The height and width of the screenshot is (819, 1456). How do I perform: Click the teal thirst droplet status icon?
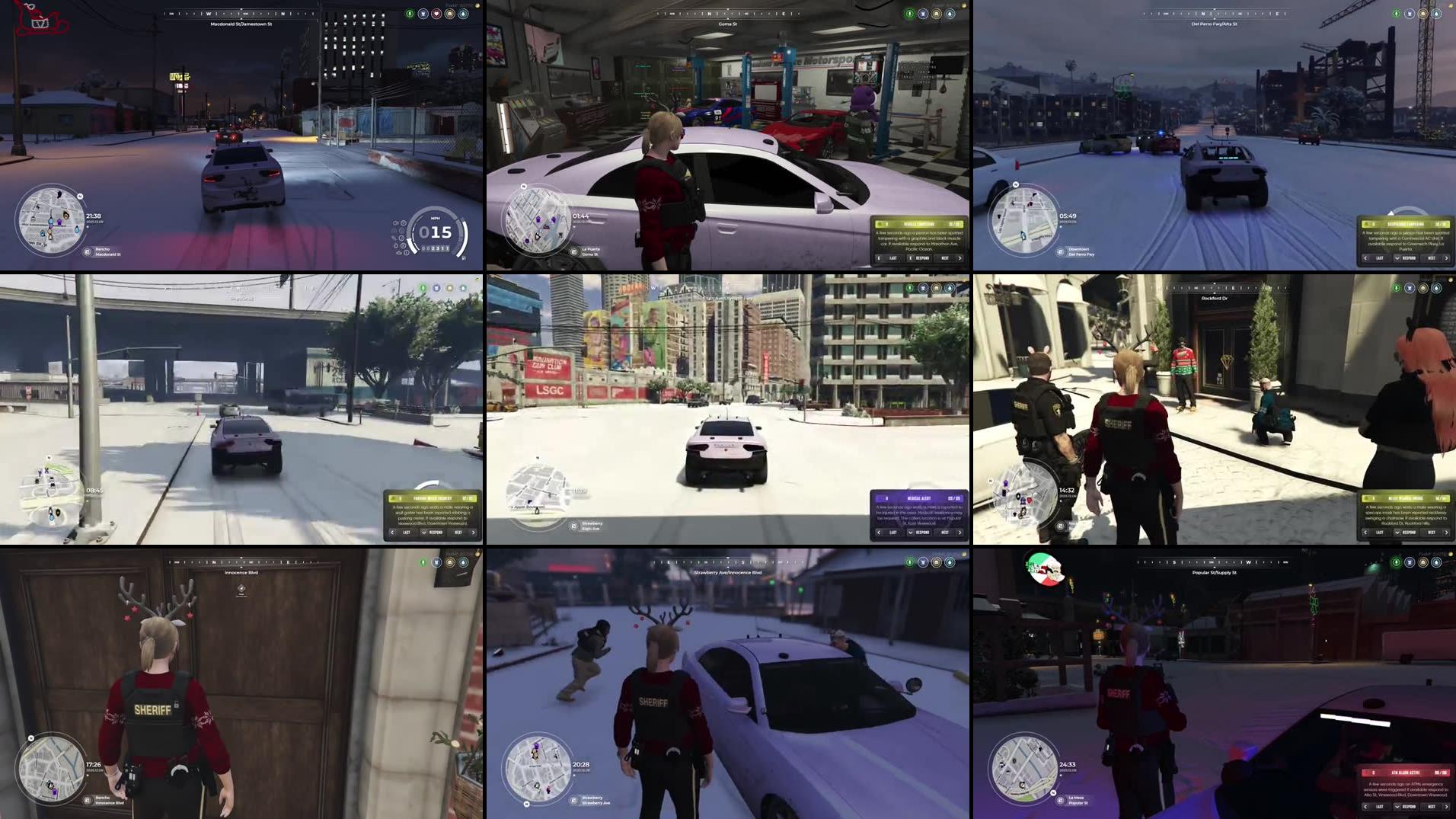[463, 14]
